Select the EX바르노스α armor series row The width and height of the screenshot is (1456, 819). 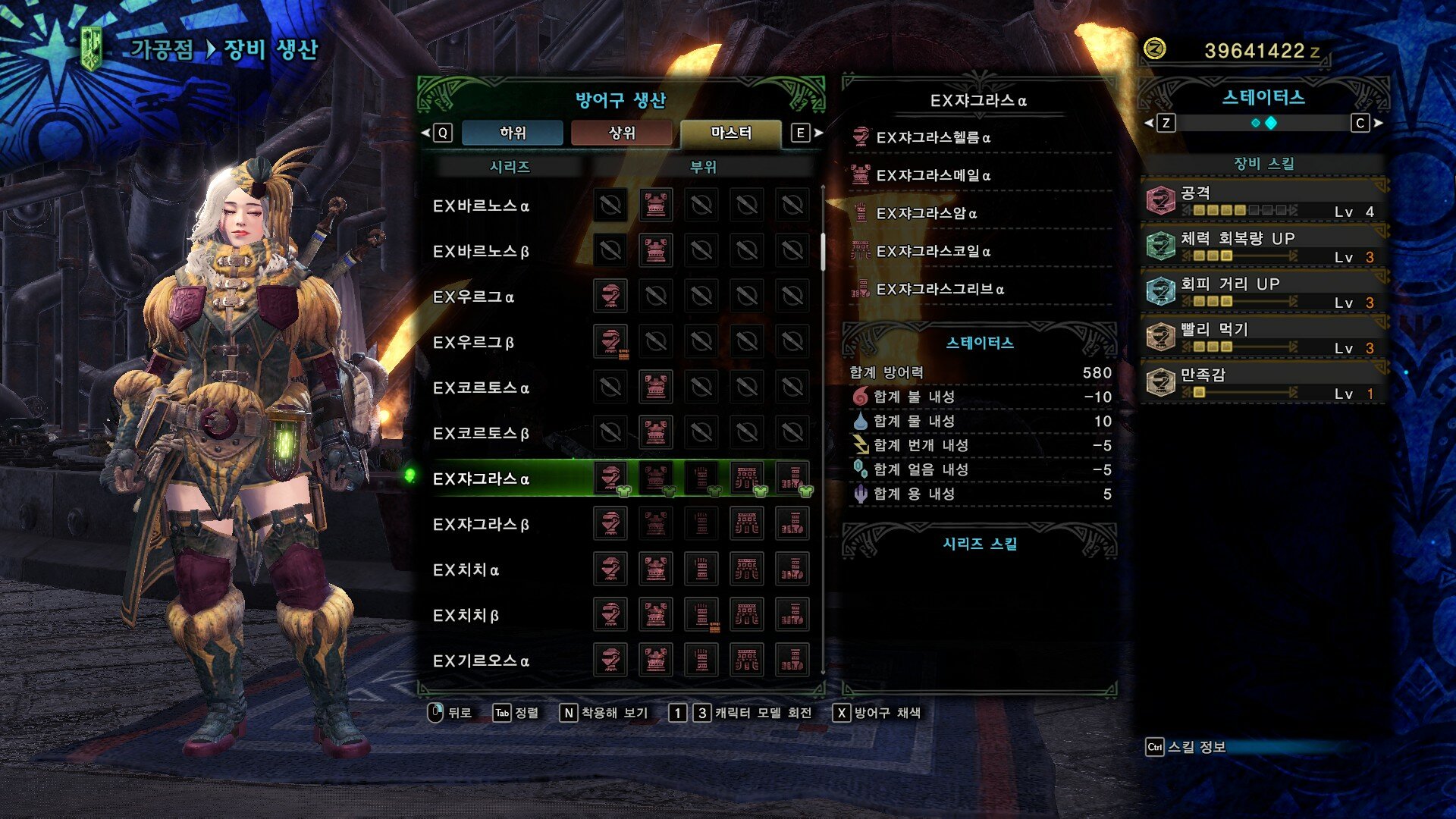[481, 206]
